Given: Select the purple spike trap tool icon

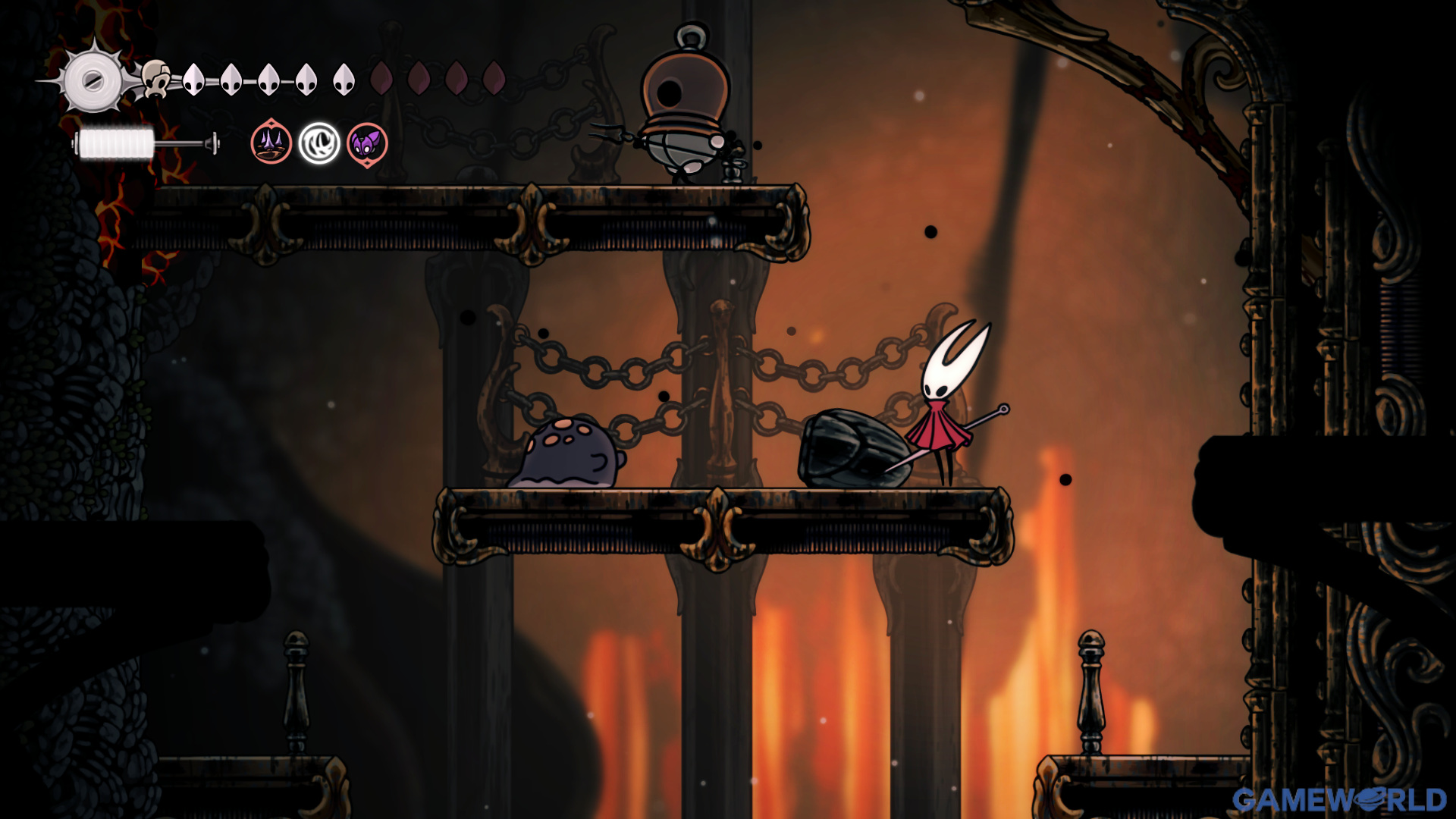Looking at the screenshot, I should click(271, 143).
